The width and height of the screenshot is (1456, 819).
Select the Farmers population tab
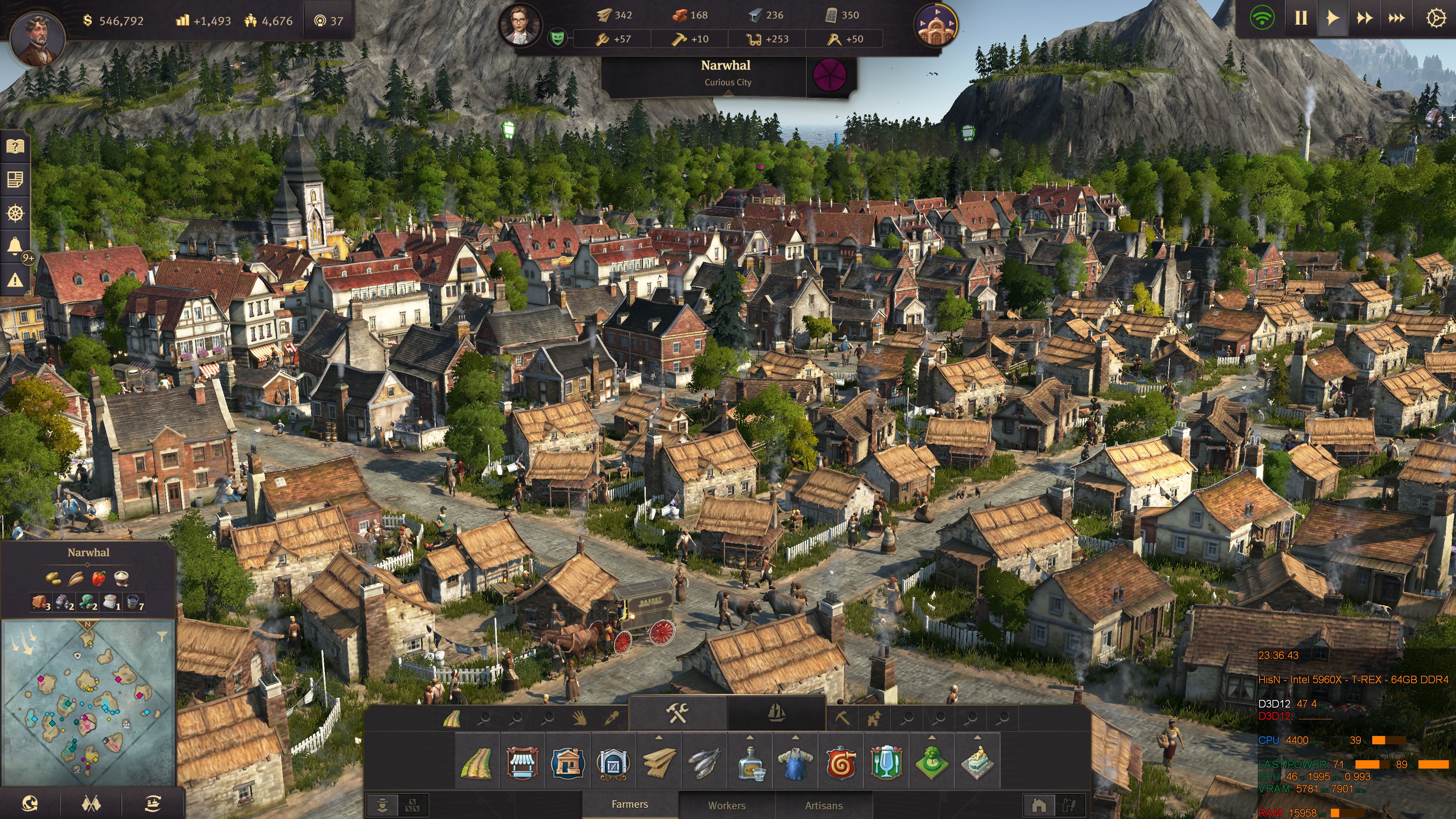tap(630, 804)
